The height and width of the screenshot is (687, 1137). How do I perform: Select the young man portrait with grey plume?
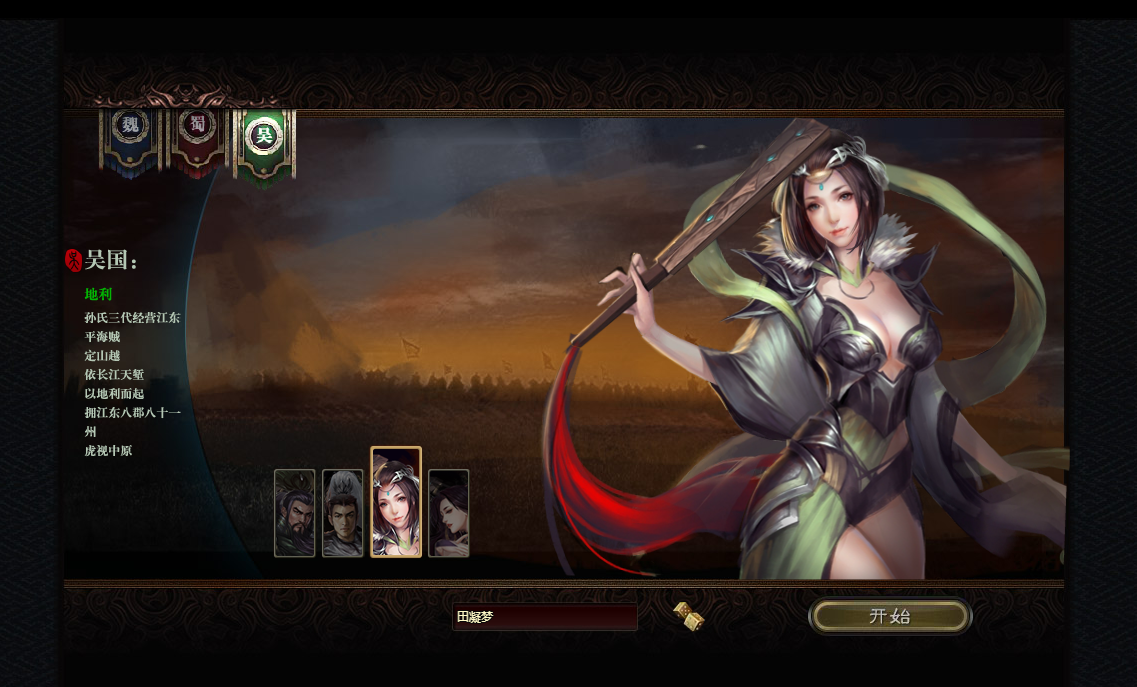tap(342, 513)
